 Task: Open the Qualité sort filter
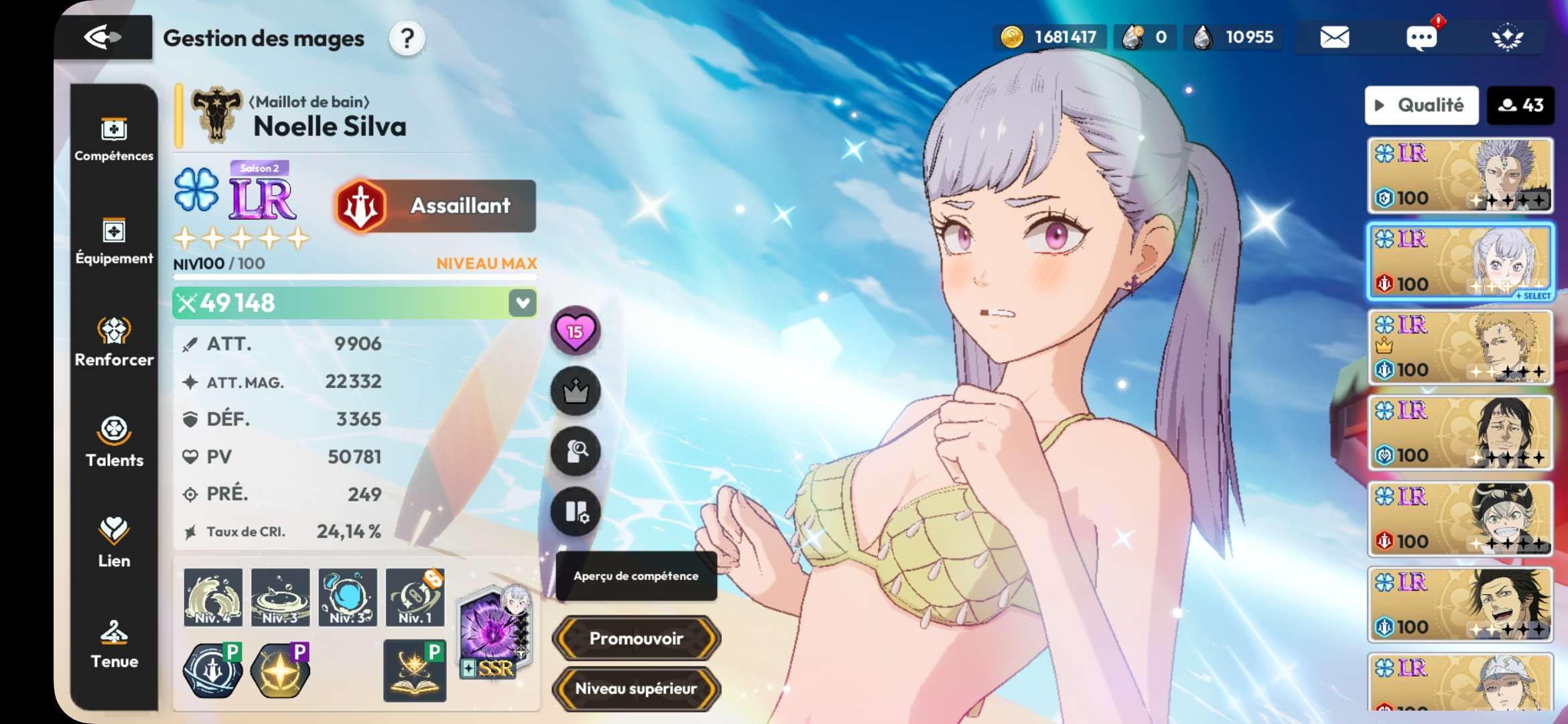(1421, 105)
